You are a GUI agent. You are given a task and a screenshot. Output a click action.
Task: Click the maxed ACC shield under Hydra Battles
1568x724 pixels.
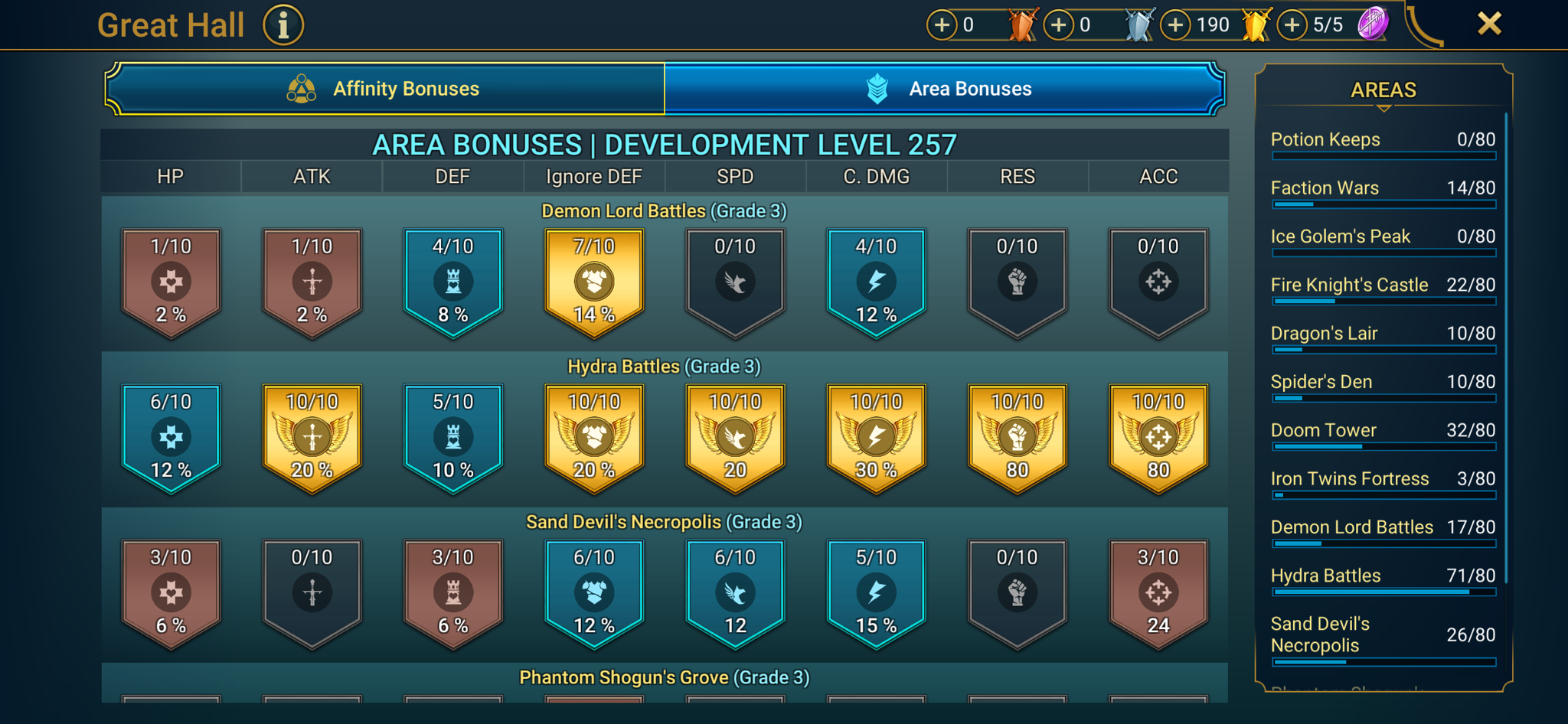coord(1158,436)
